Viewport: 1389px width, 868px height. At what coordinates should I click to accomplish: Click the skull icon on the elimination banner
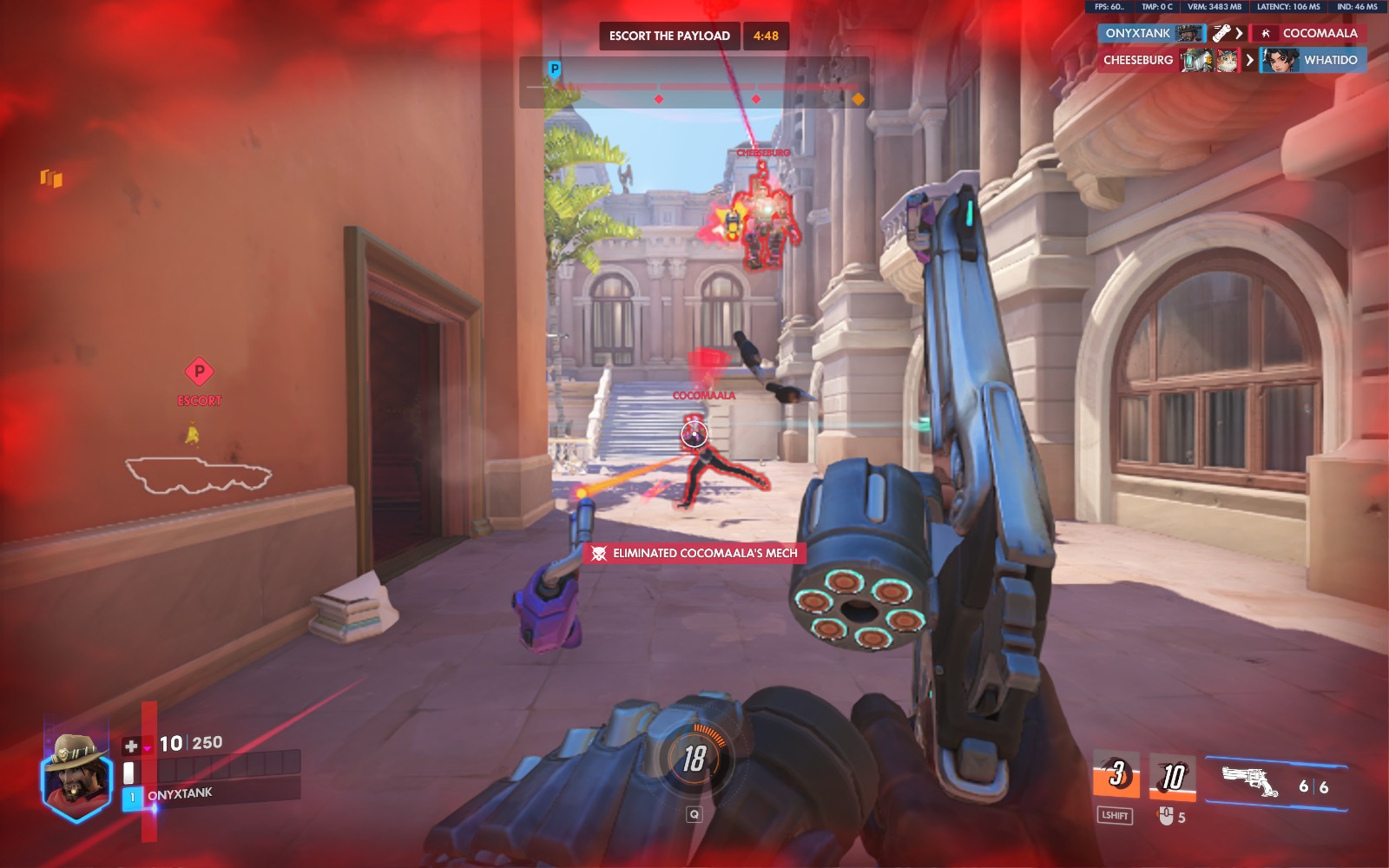click(596, 553)
